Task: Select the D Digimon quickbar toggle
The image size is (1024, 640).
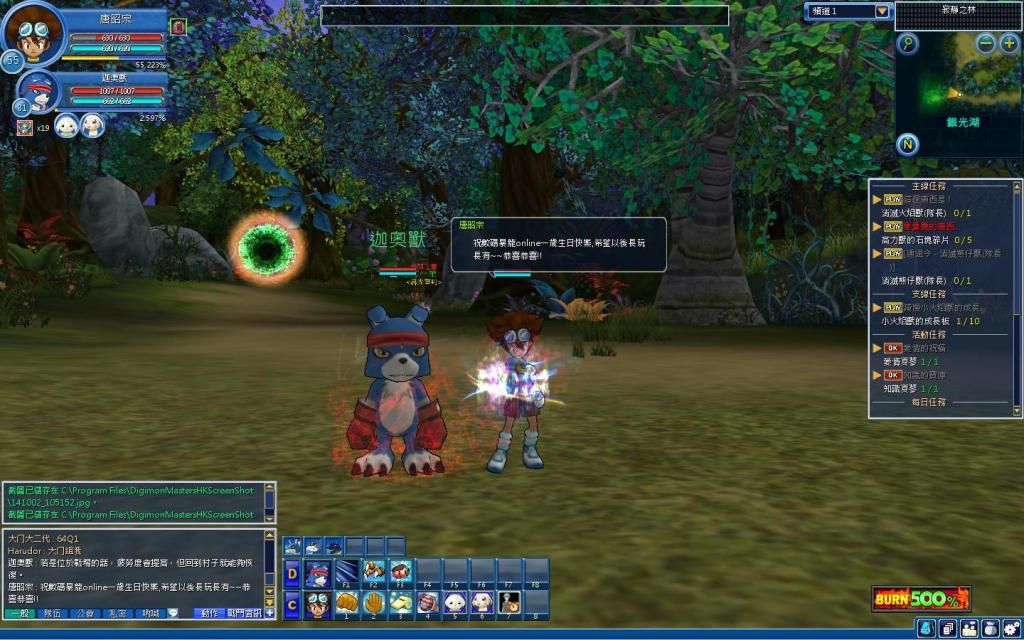Action: pyautogui.click(x=292, y=573)
